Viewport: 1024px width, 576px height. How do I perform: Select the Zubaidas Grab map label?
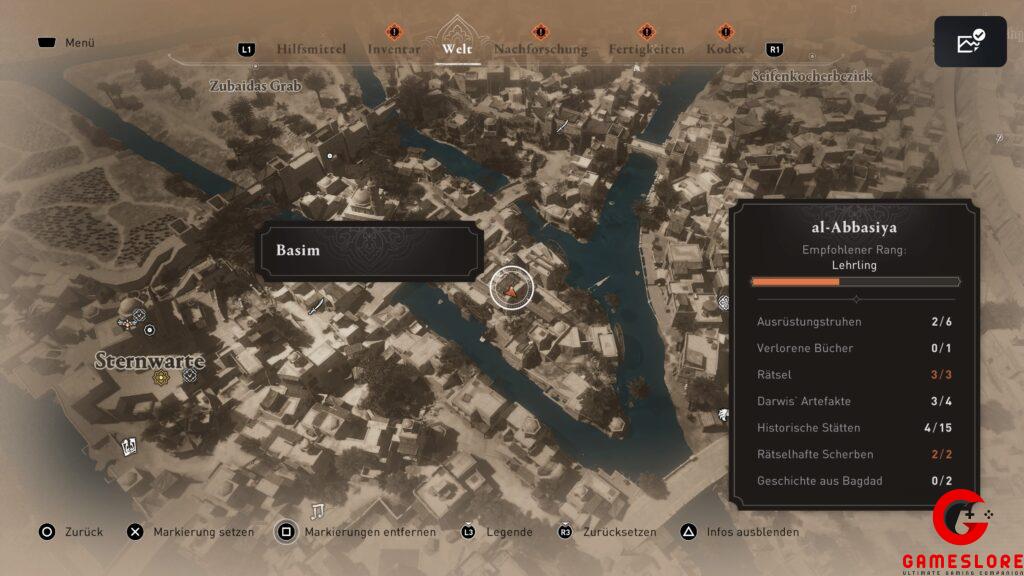255,86
